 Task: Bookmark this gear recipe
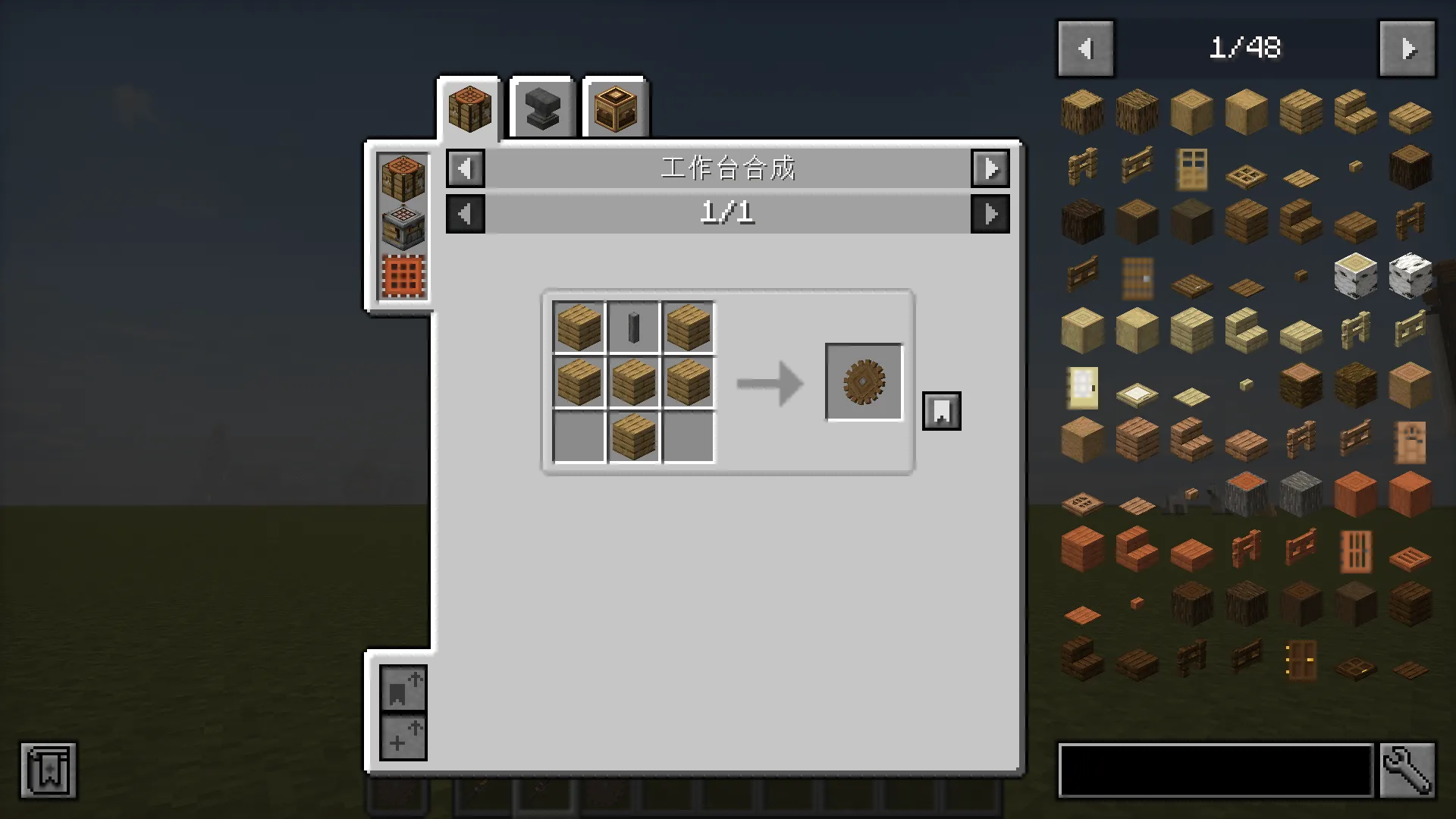pyautogui.click(x=941, y=410)
